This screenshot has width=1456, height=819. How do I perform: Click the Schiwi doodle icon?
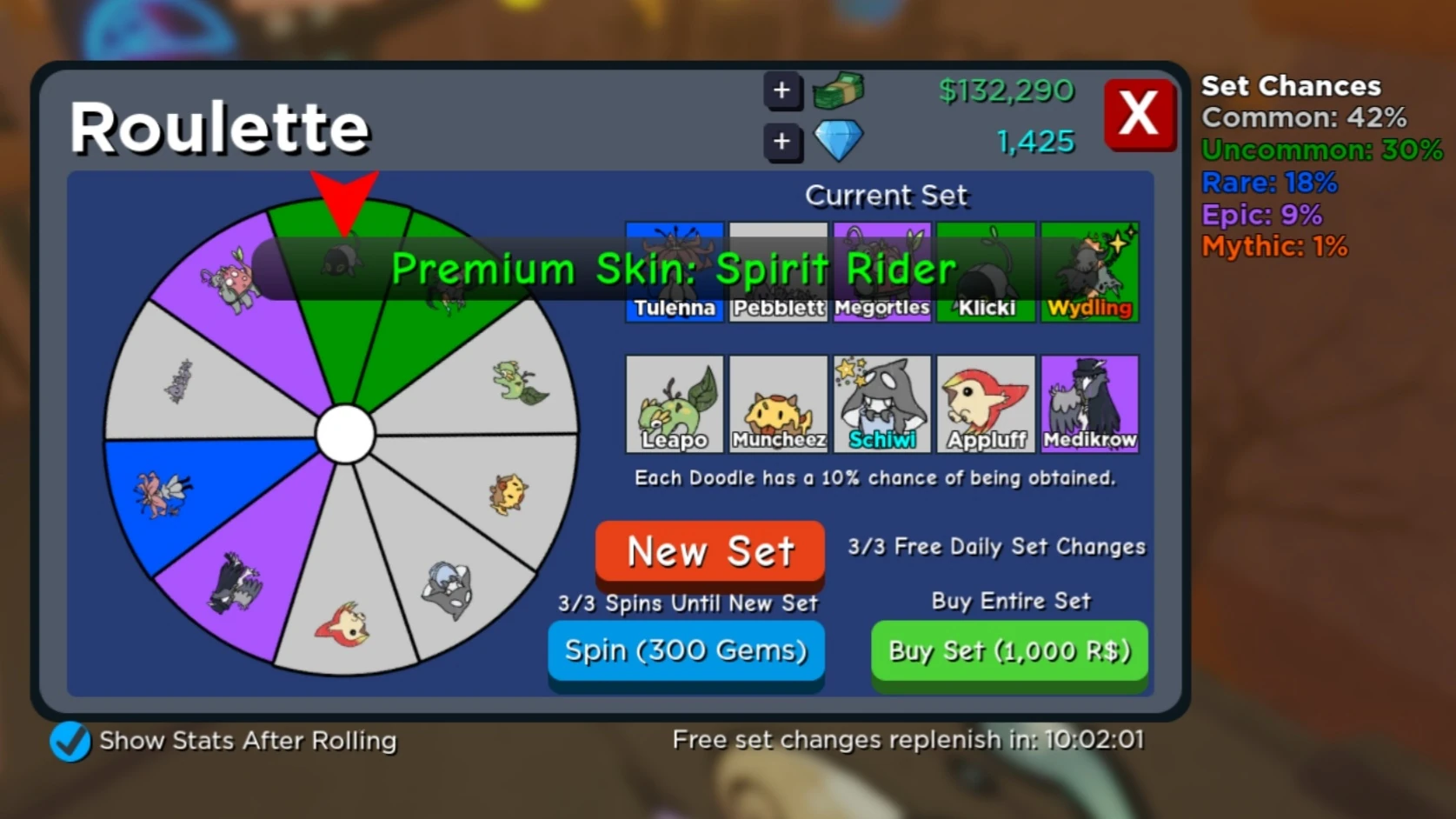[x=882, y=403]
